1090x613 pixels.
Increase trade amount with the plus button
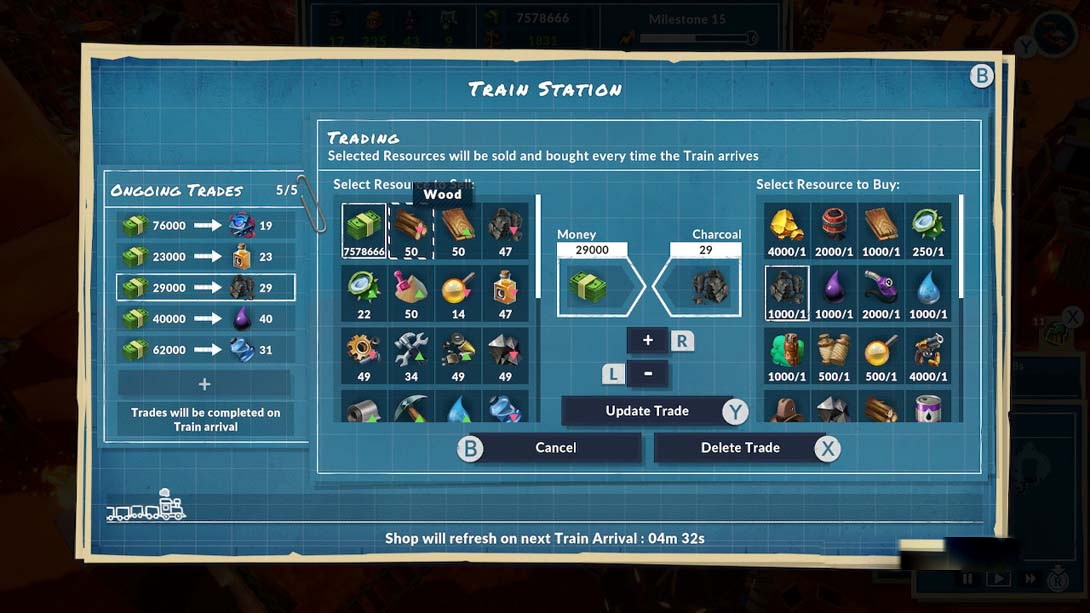pos(648,341)
